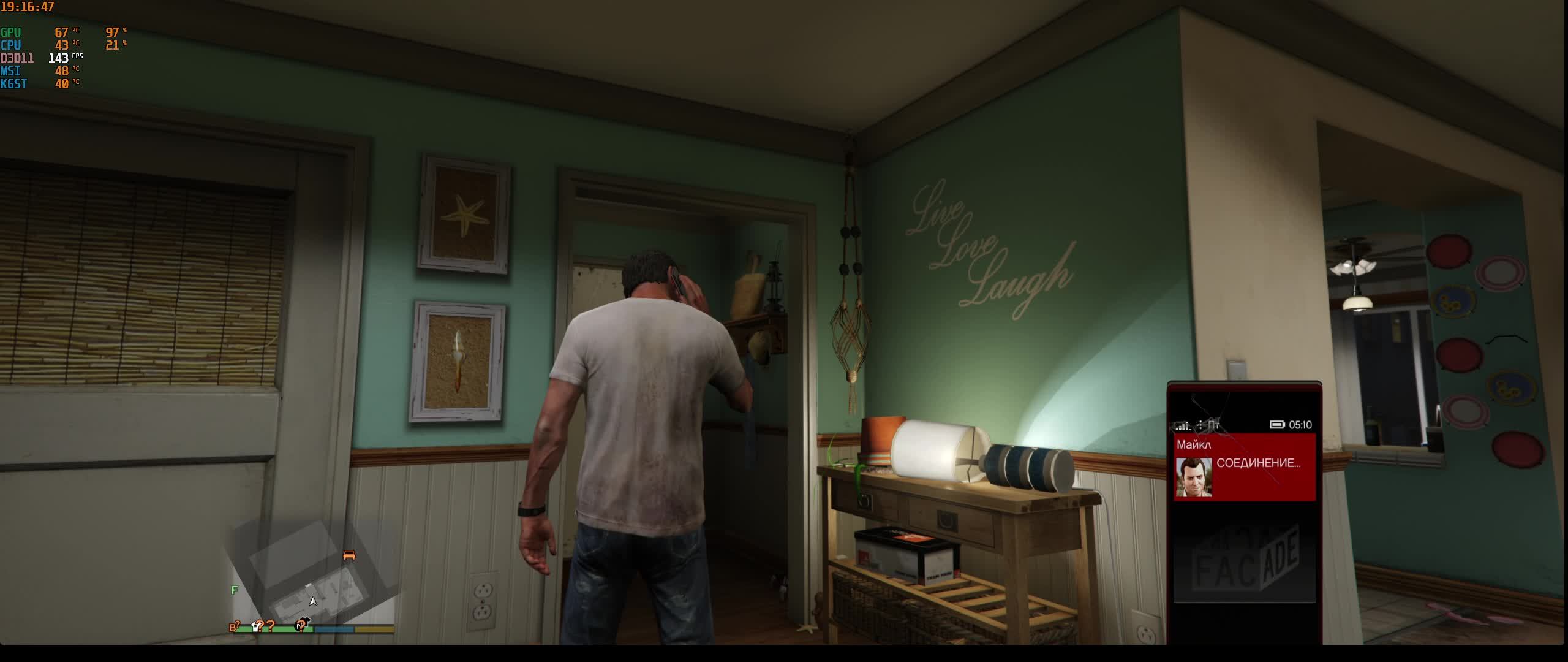Click the 05:10 clock on the phone
Viewport: 1568px width, 662px height.
pyautogui.click(x=1300, y=425)
